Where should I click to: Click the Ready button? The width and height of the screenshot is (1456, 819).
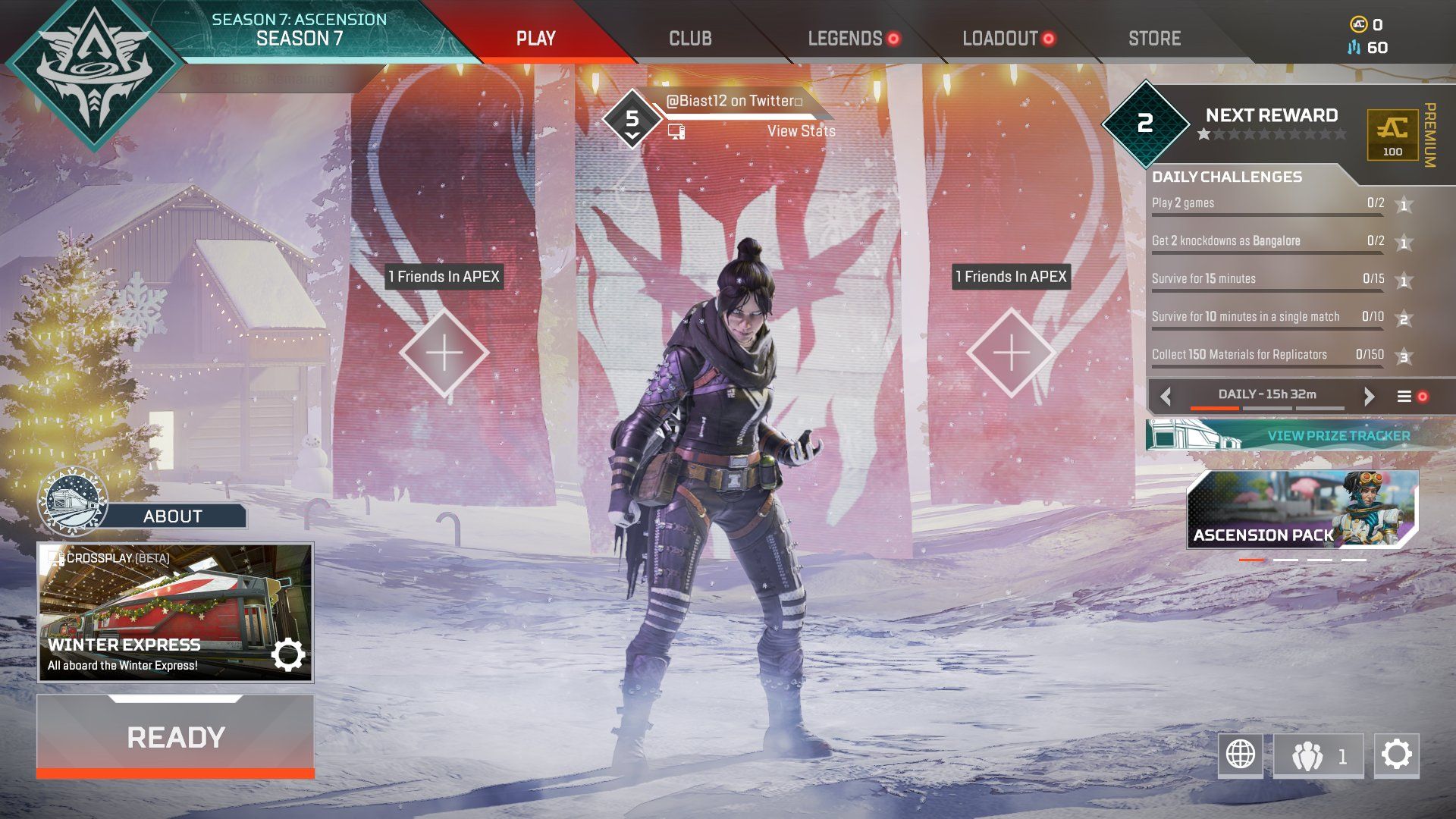175,737
